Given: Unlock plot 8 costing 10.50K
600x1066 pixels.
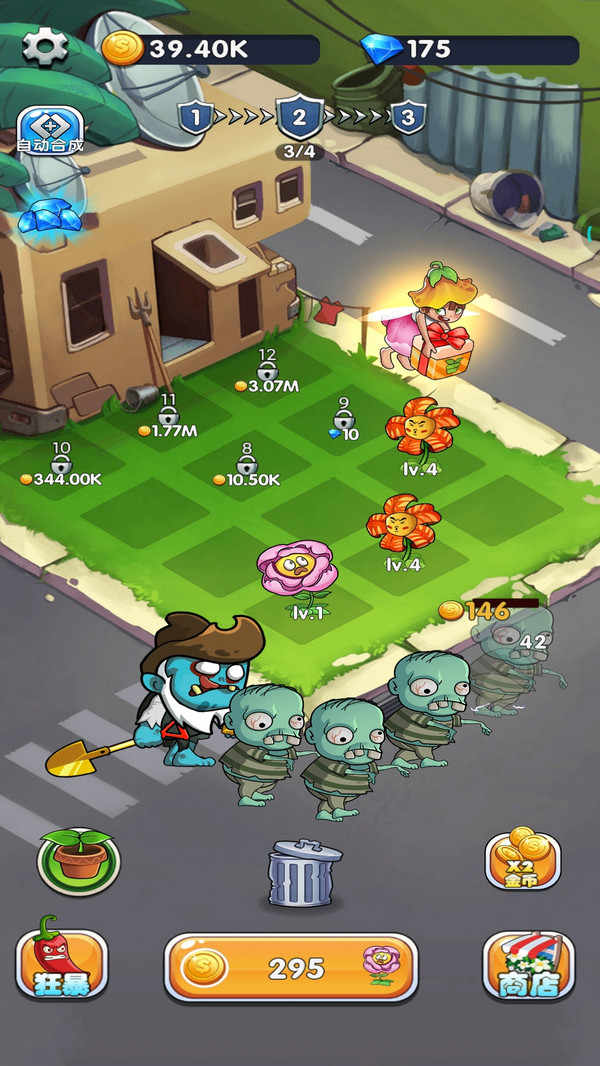Looking at the screenshot, I should coord(247,466).
